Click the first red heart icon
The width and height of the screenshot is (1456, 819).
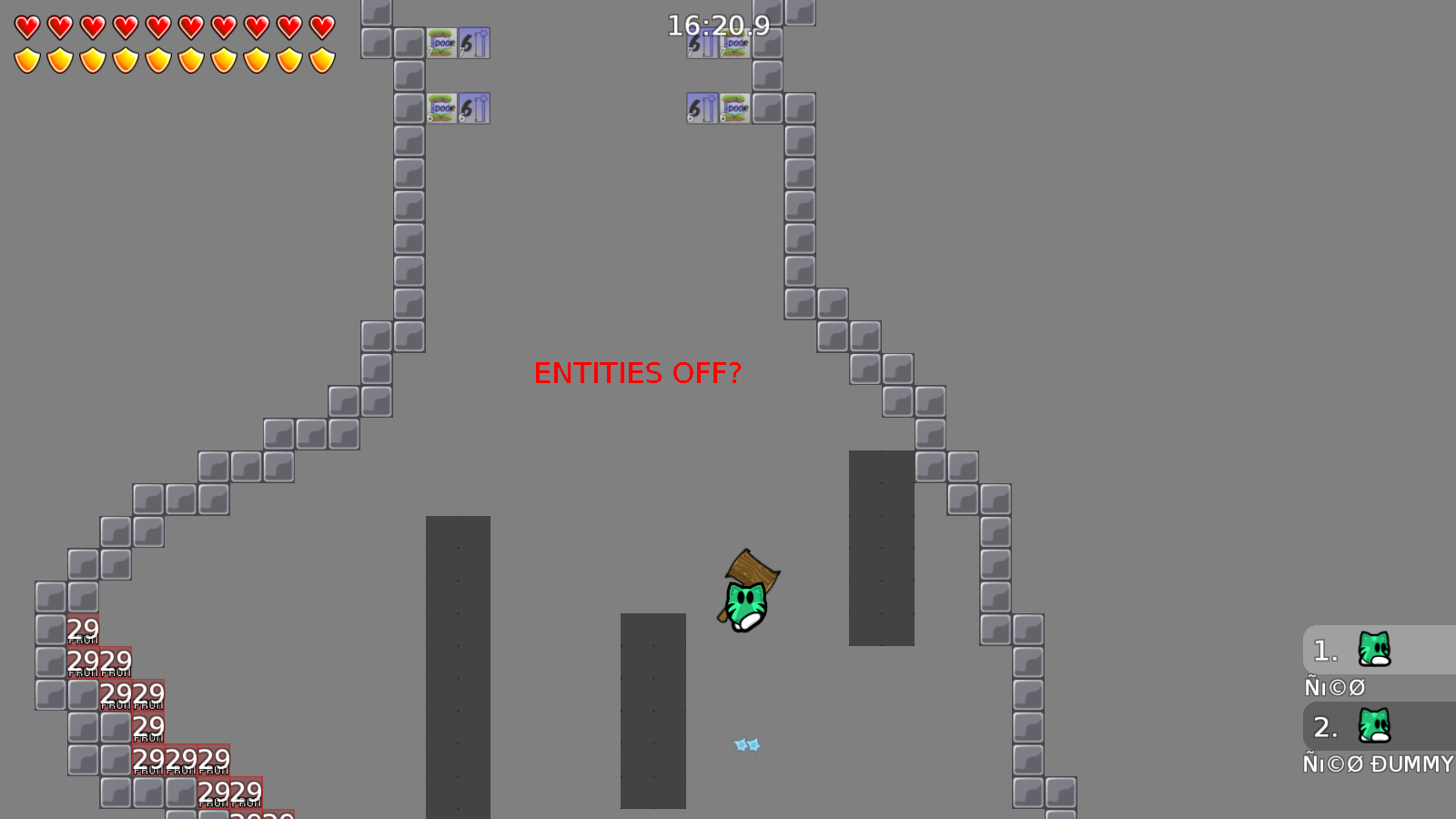coord(26,28)
